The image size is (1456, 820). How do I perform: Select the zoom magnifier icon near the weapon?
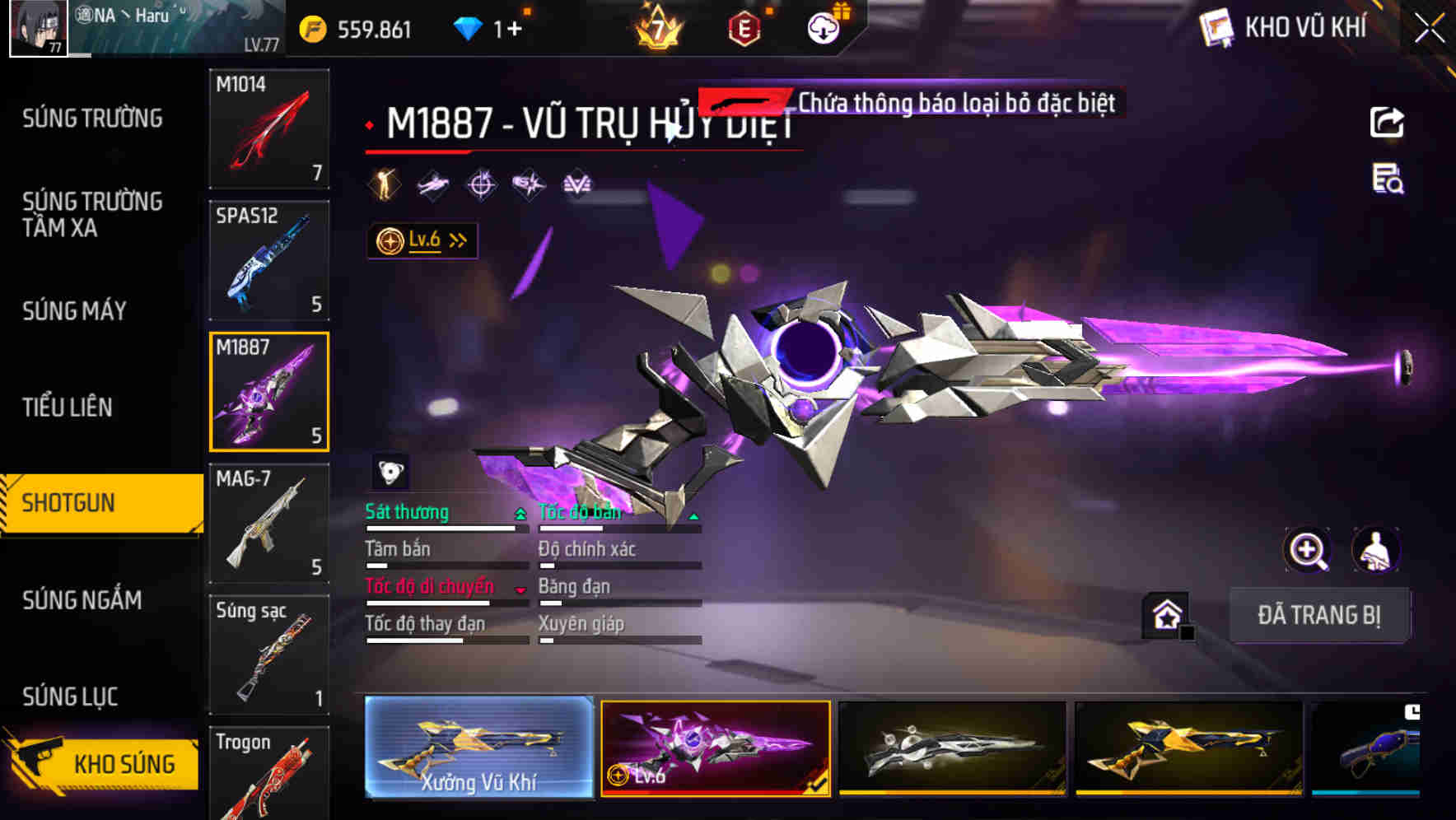tap(1308, 550)
